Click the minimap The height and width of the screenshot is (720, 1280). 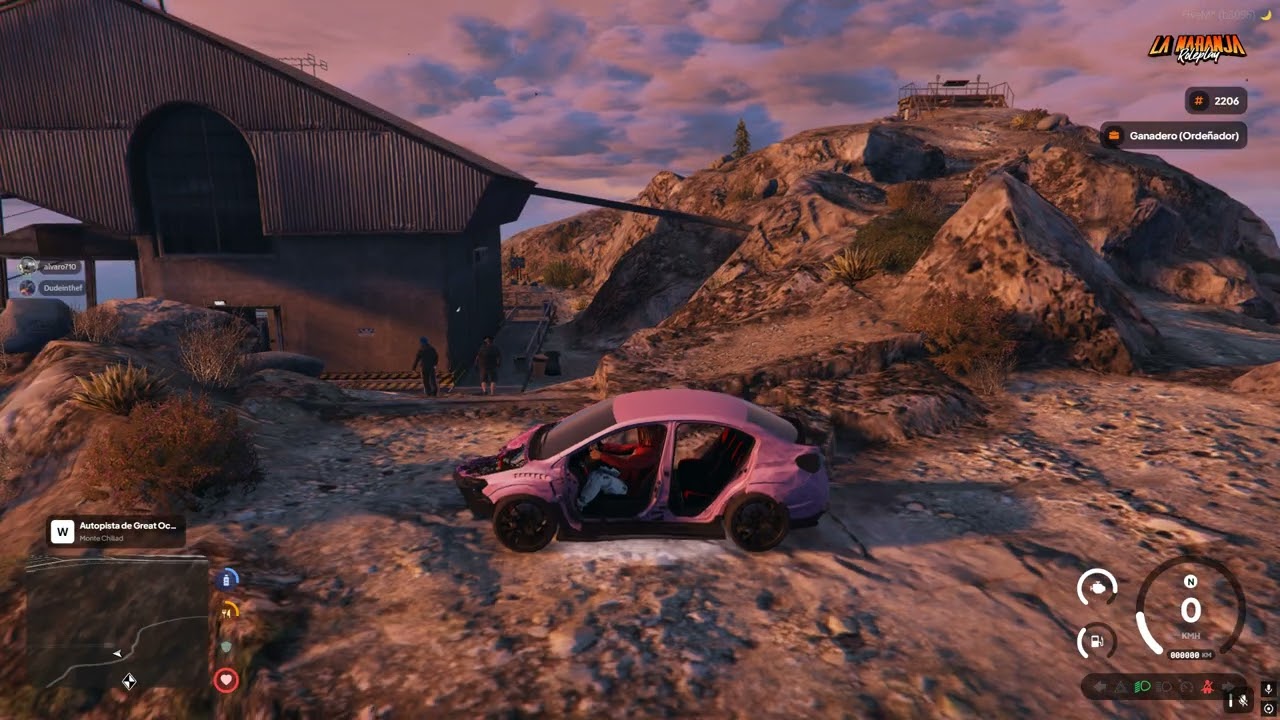(116, 622)
